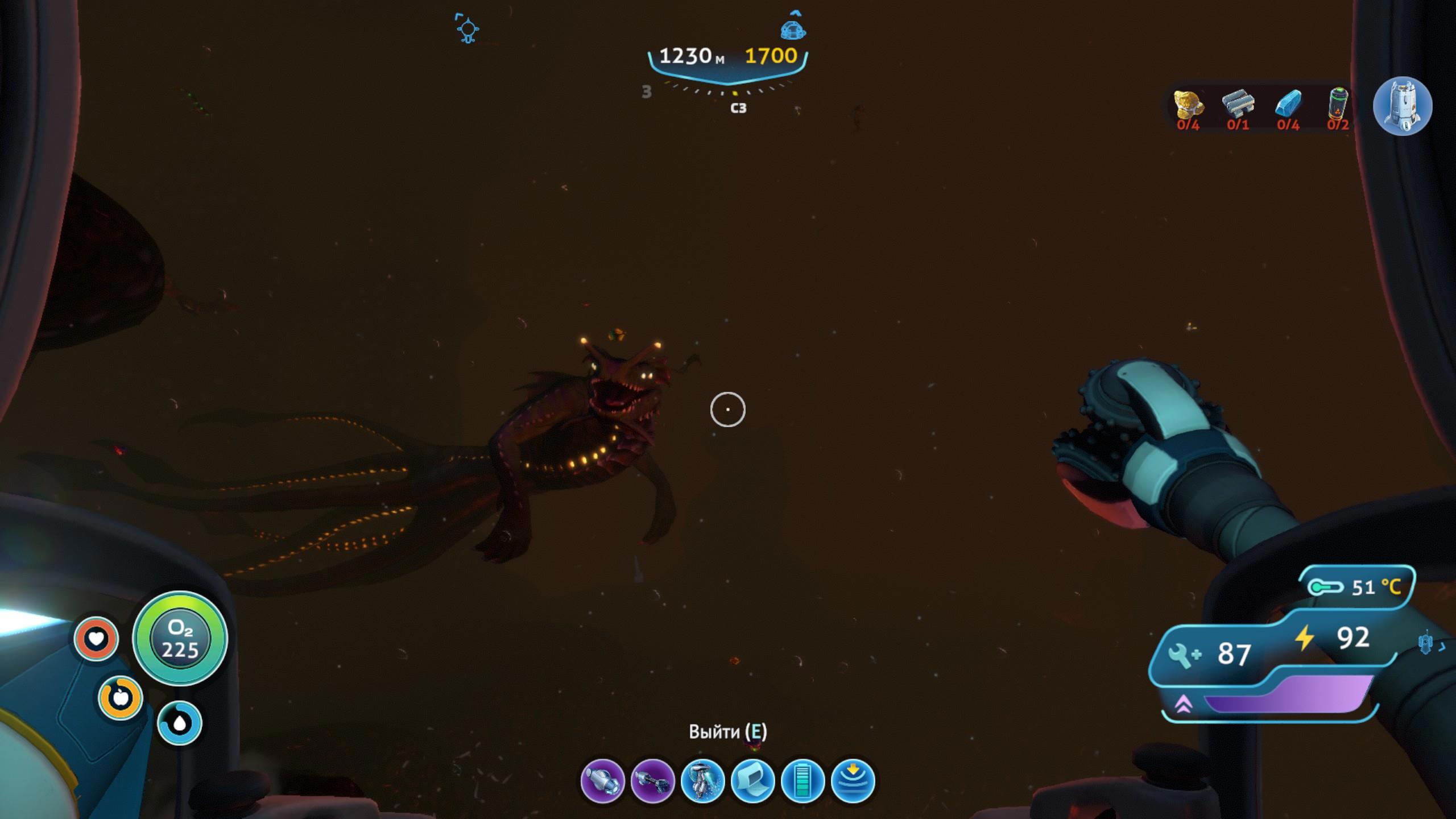Select the beacon waypoint marker
This screenshot has width=1456, height=819.
[x=468, y=28]
